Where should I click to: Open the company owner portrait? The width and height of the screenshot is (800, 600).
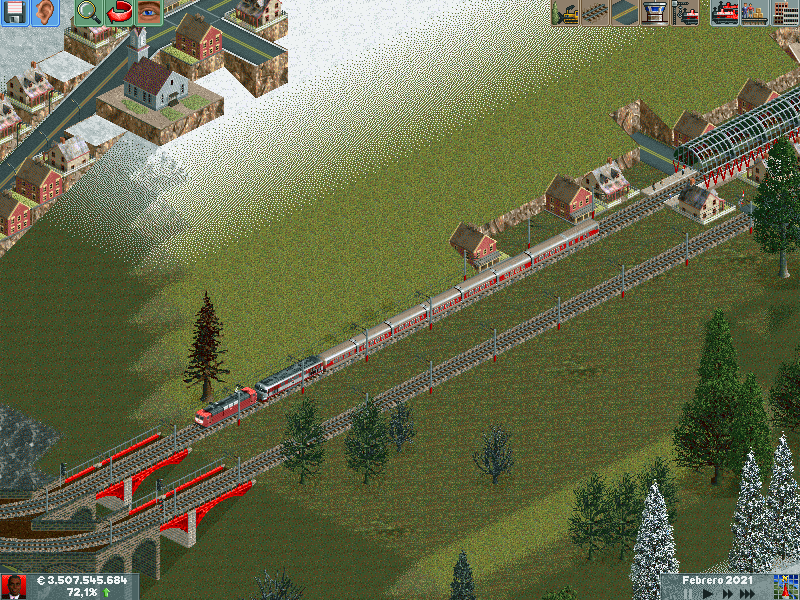[x=13, y=587]
